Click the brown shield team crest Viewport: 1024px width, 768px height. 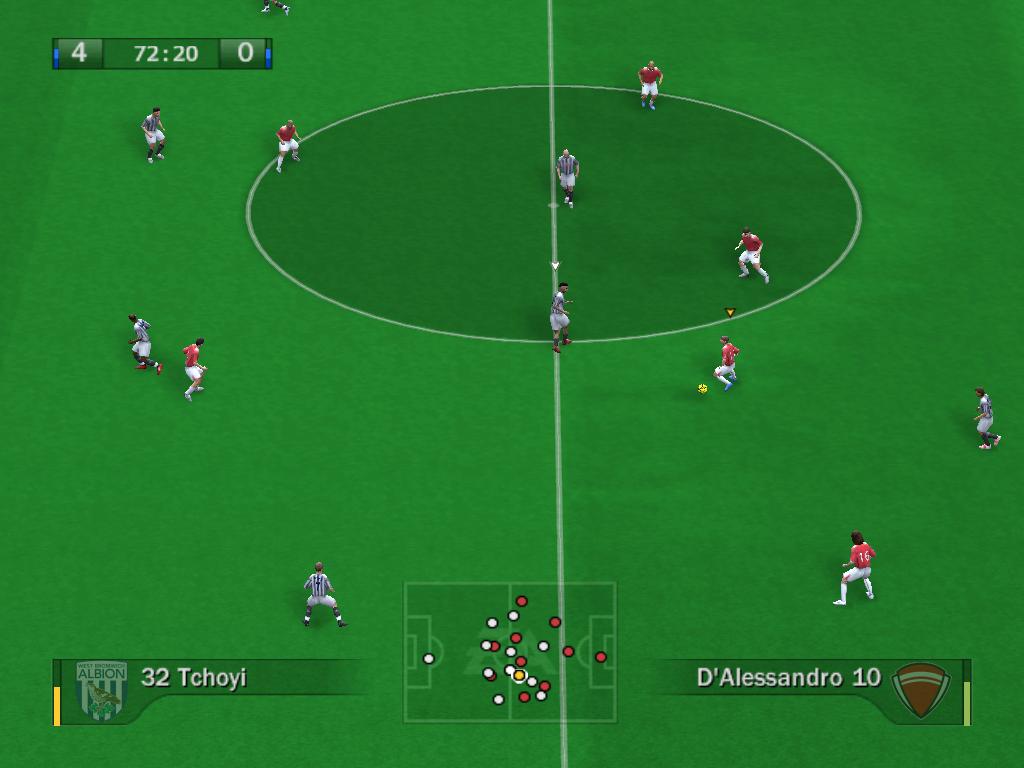[919, 689]
